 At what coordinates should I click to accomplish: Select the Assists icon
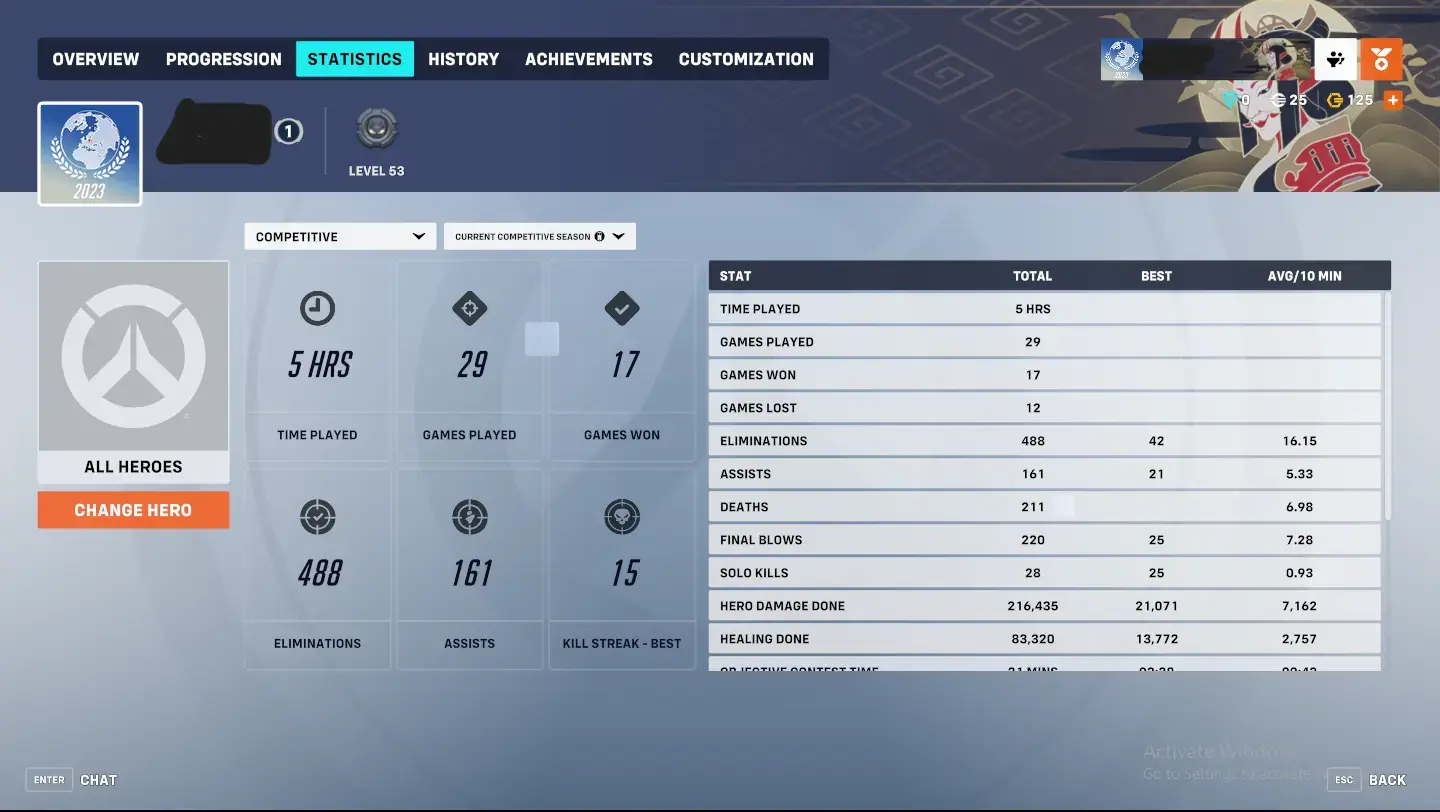coord(469,517)
